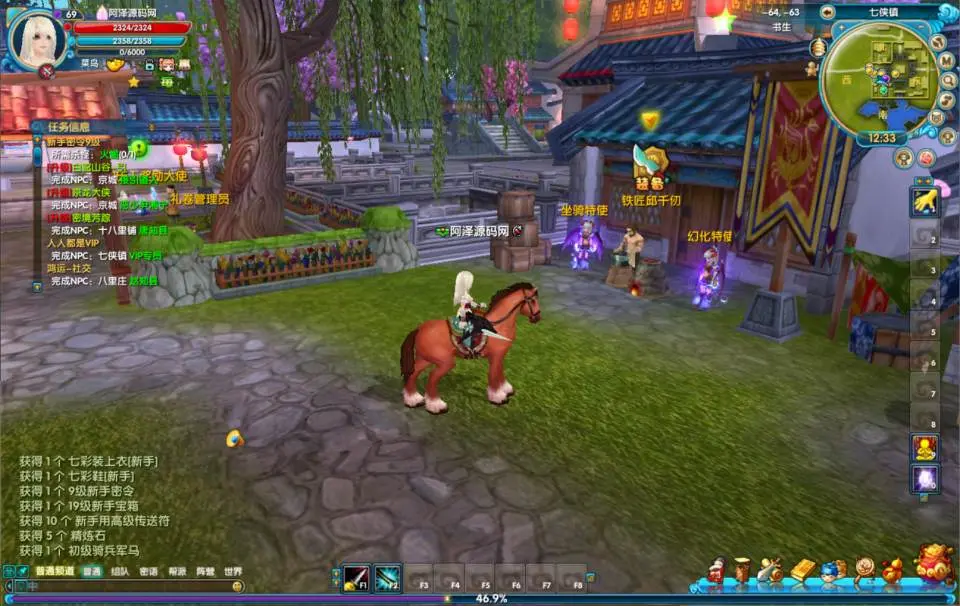Click the back arrow beside 七侠镇 title
The width and height of the screenshot is (960, 606).
(x=828, y=13)
